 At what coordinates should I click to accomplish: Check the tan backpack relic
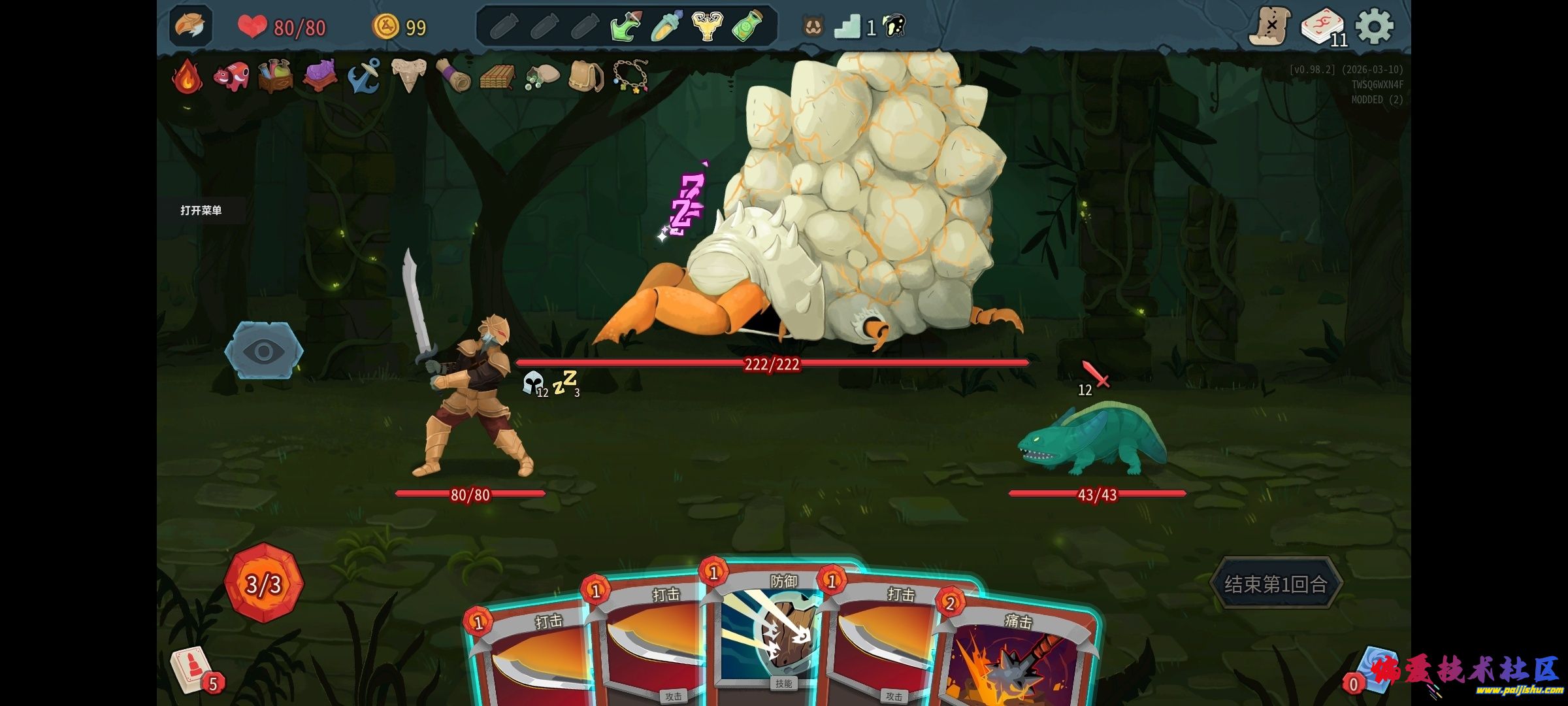click(585, 77)
